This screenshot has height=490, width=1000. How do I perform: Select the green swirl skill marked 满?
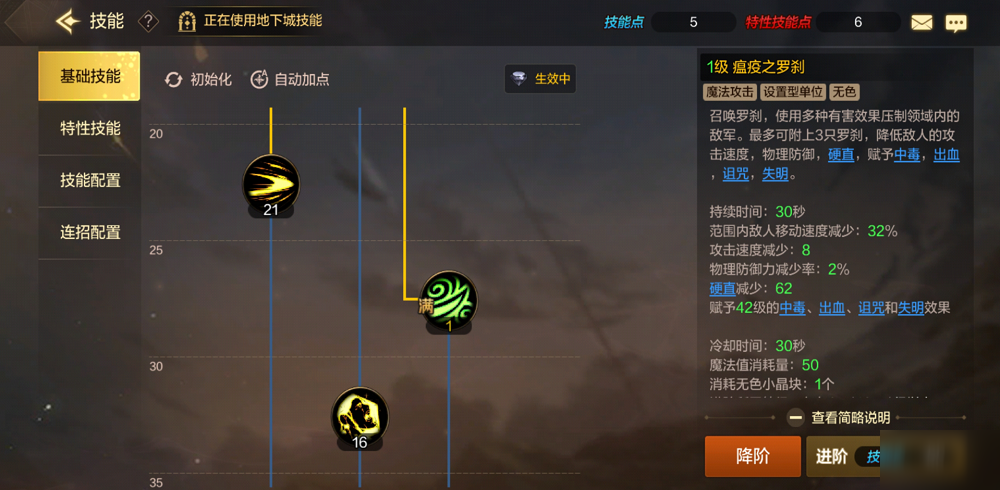pos(448,299)
